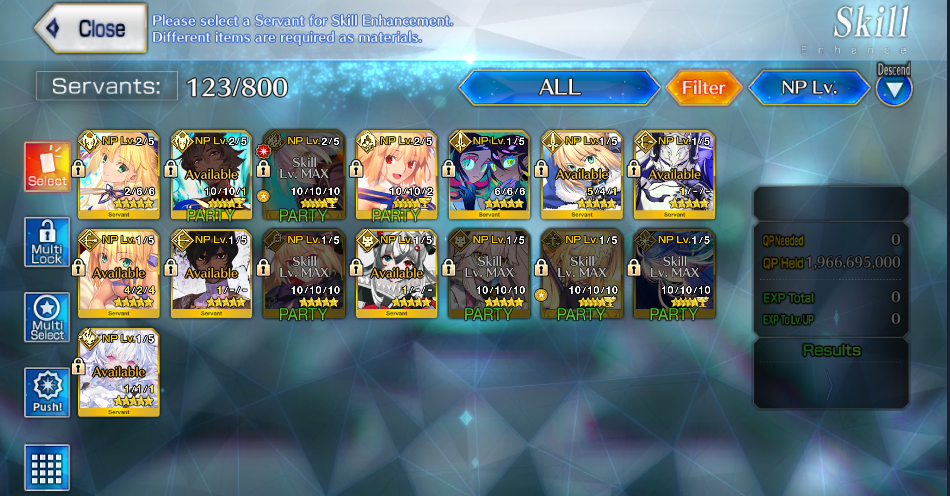
Task: Enable Multi Select mode
Action: point(47,318)
